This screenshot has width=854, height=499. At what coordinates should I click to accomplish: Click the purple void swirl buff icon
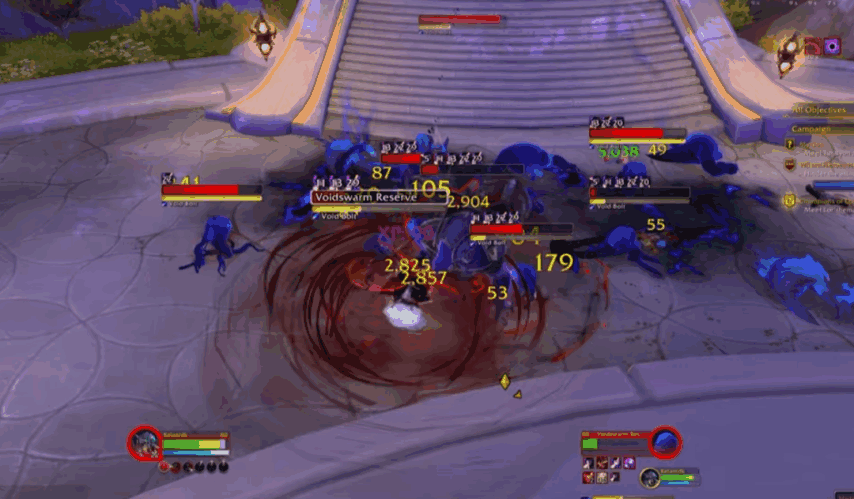[832, 46]
